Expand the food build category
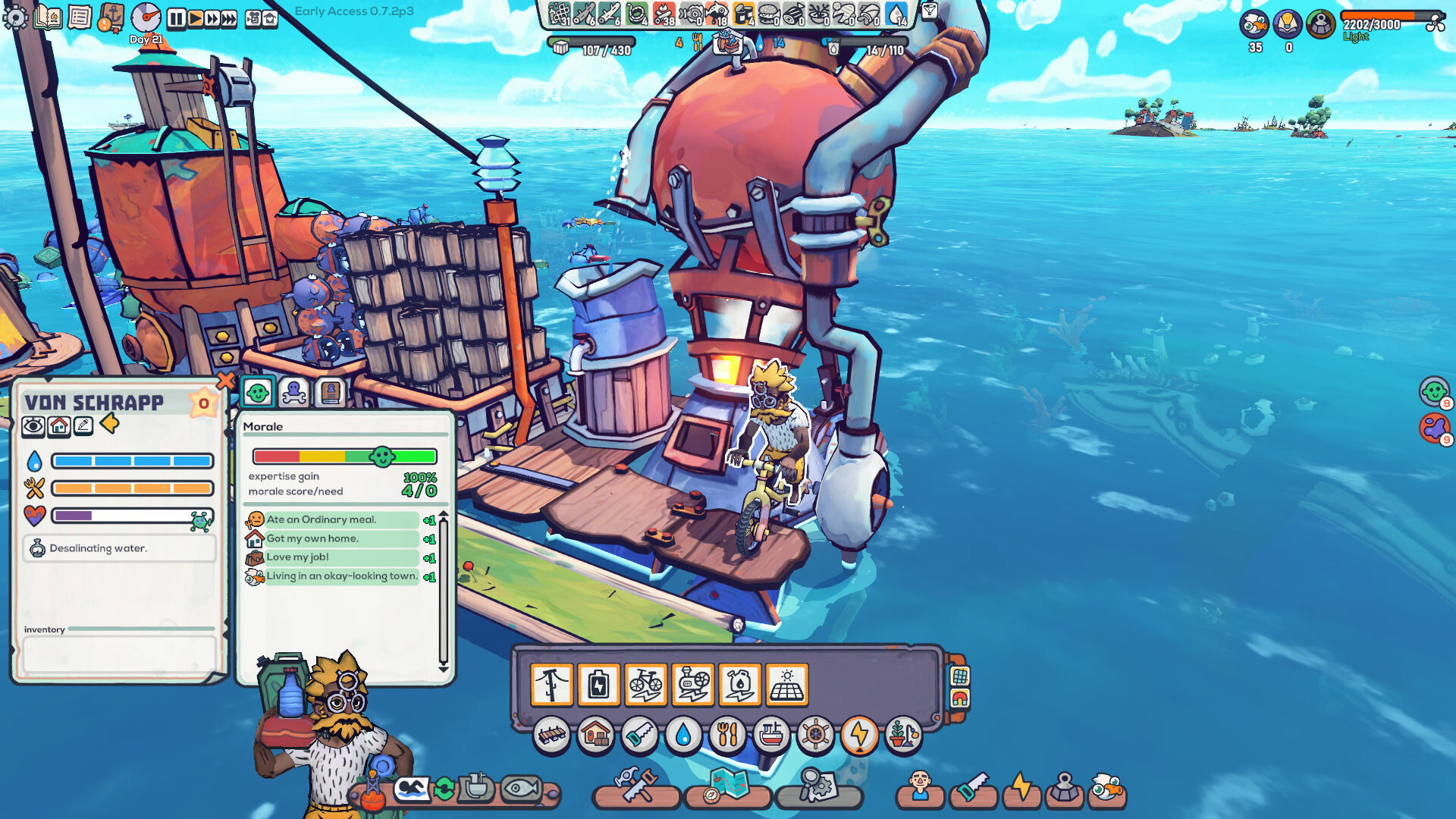1456x819 pixels. click(x=728, y=734)
